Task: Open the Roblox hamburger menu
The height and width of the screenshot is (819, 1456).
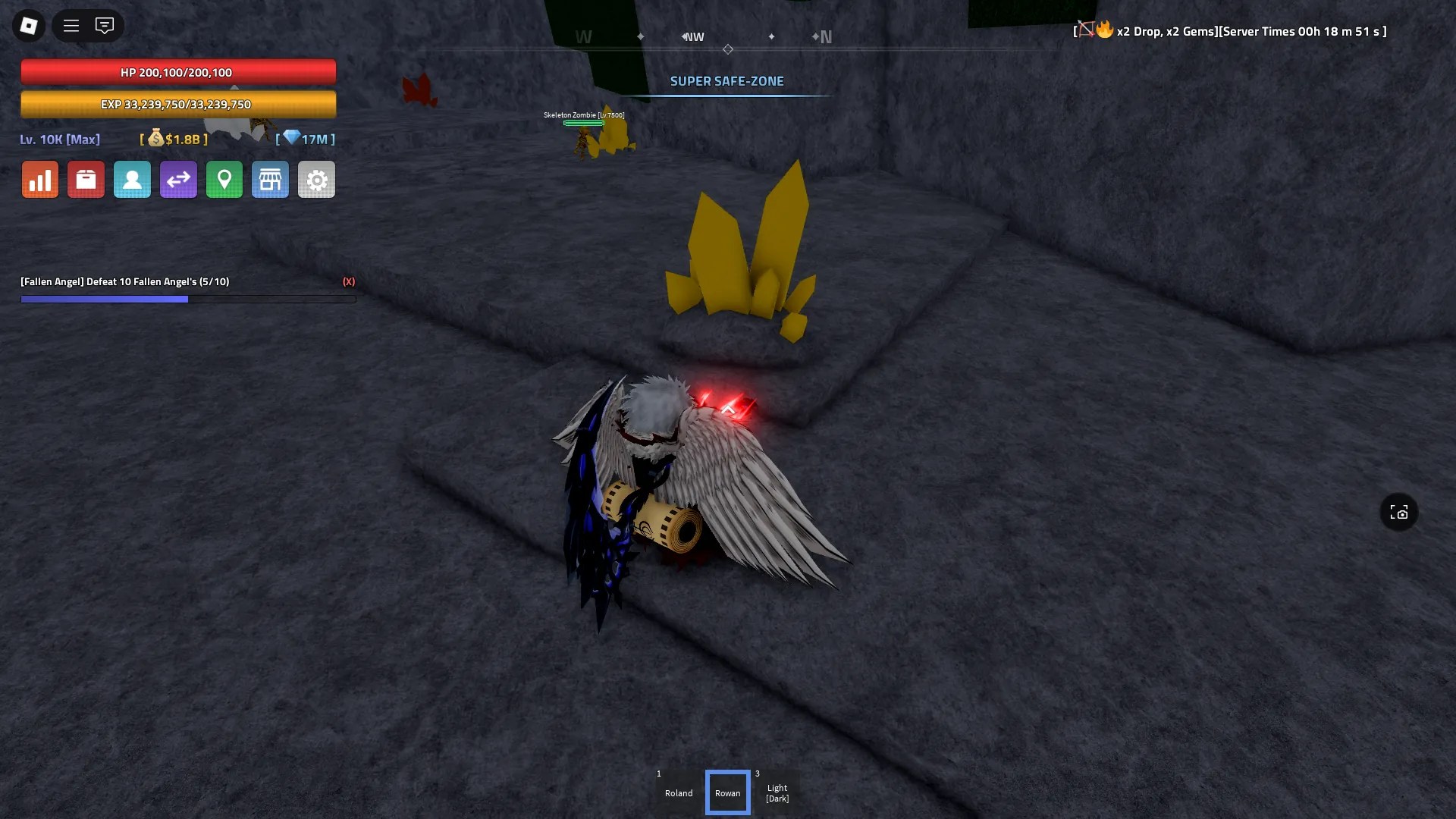Action: click(x=71, y=25)
